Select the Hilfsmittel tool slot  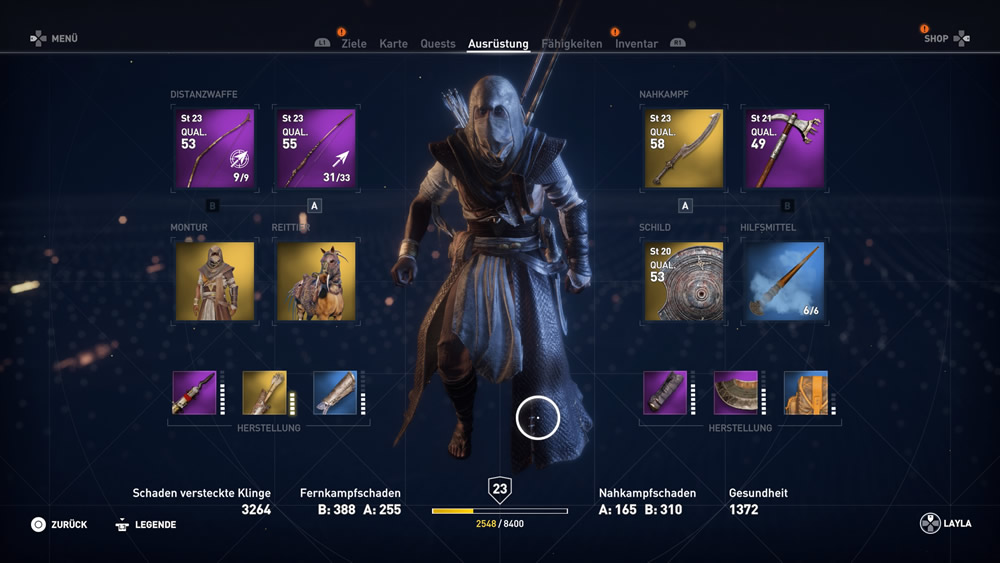pos(784,281)
